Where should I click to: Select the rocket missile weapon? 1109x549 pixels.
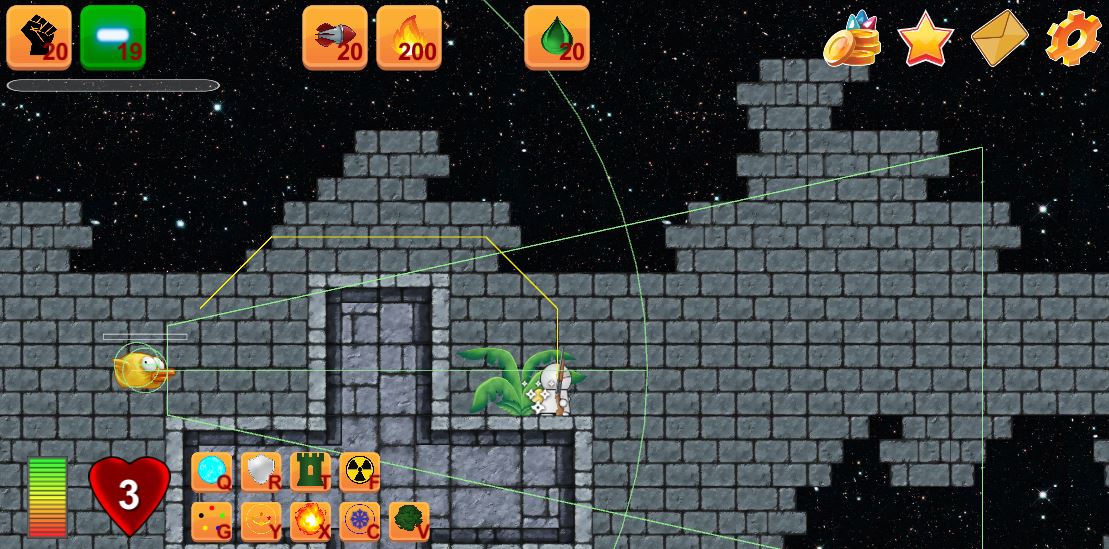point(335,37)
